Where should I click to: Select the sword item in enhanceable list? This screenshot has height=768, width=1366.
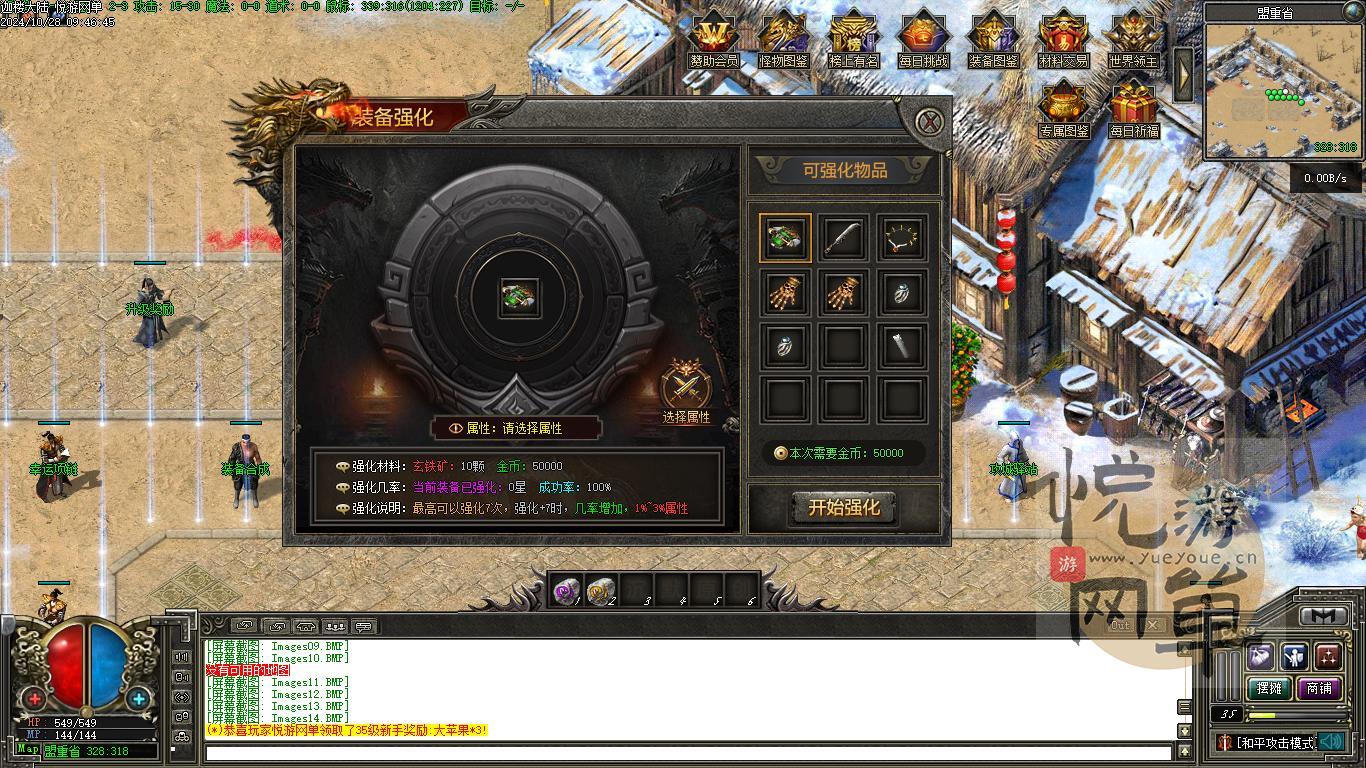[x=843, y=238]
